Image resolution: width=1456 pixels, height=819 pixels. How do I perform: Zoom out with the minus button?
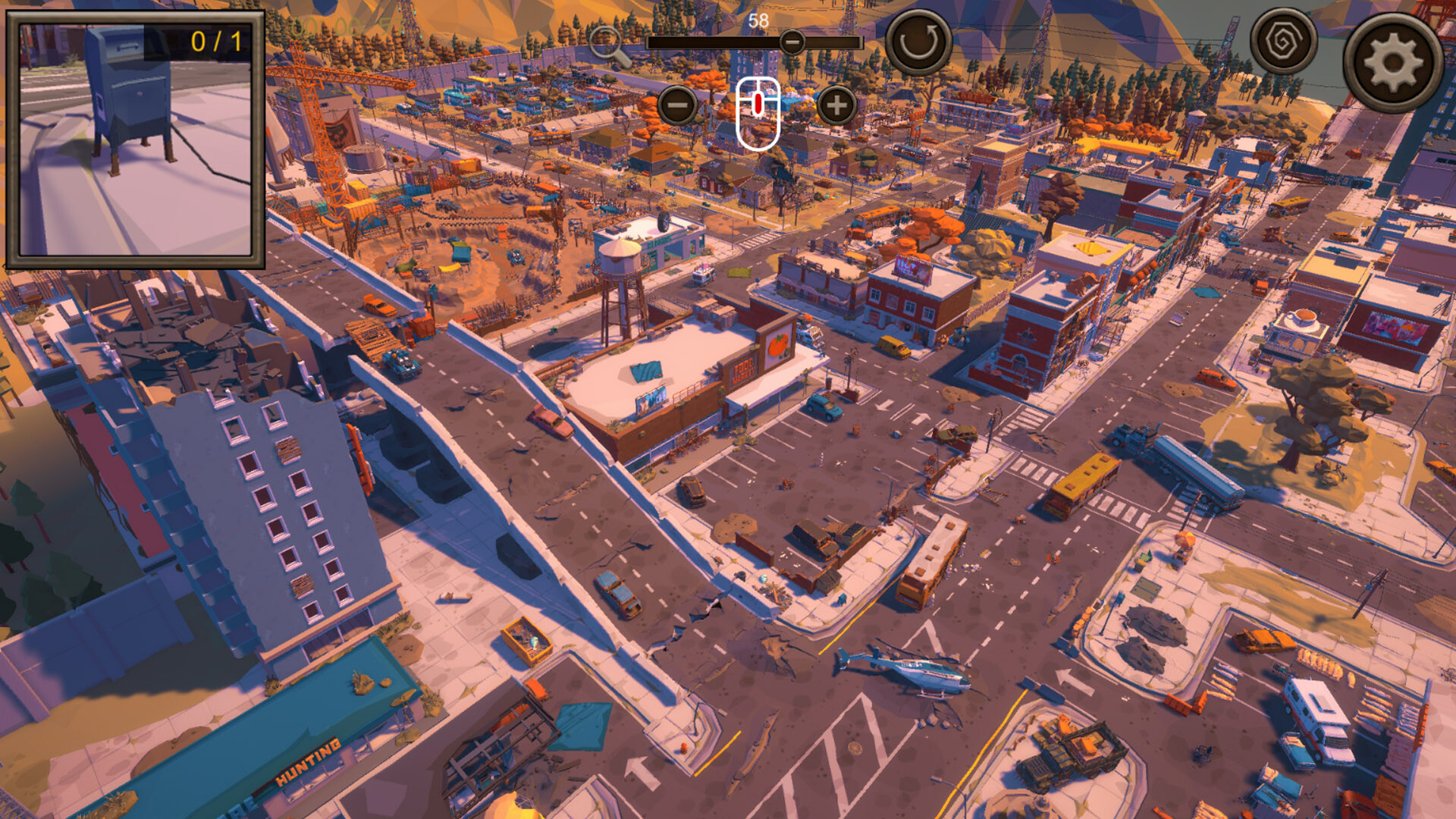point(677,105)
